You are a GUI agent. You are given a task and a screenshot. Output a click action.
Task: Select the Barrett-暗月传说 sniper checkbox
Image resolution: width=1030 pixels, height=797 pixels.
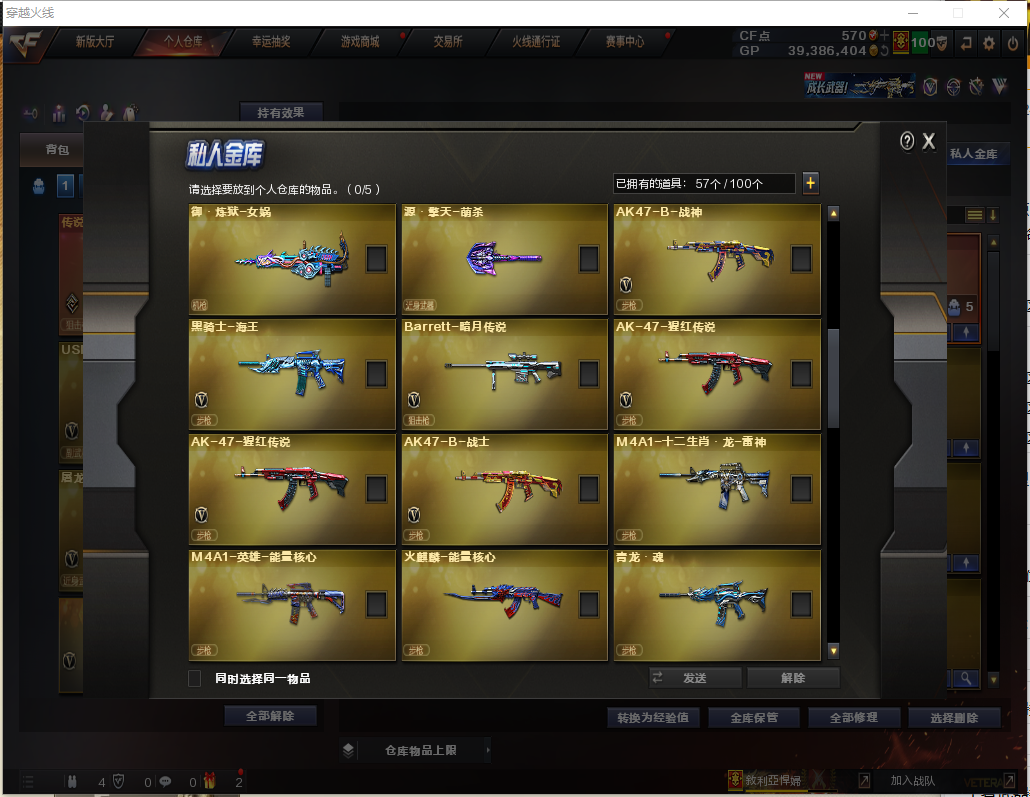tap(589, 374)
